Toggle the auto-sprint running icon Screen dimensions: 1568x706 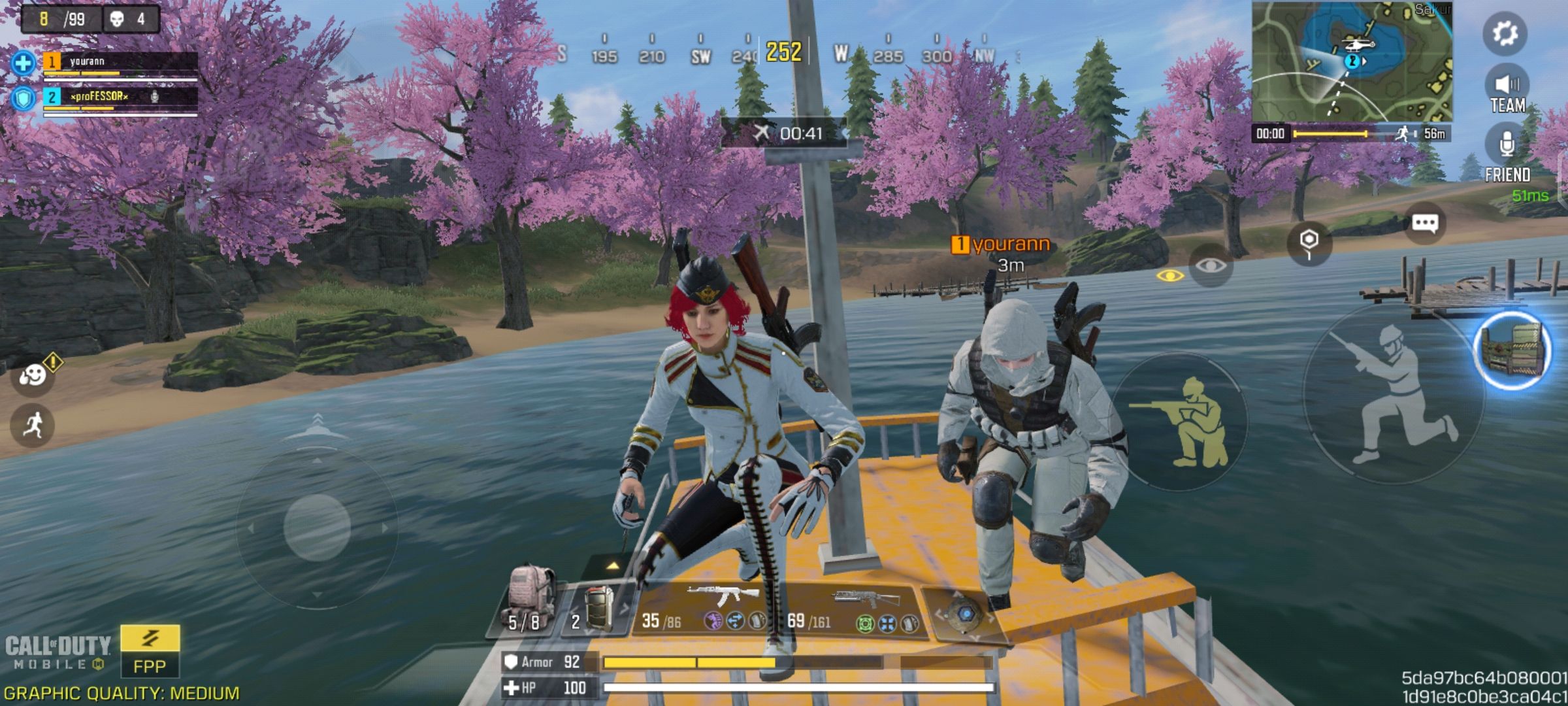[31, 426]
